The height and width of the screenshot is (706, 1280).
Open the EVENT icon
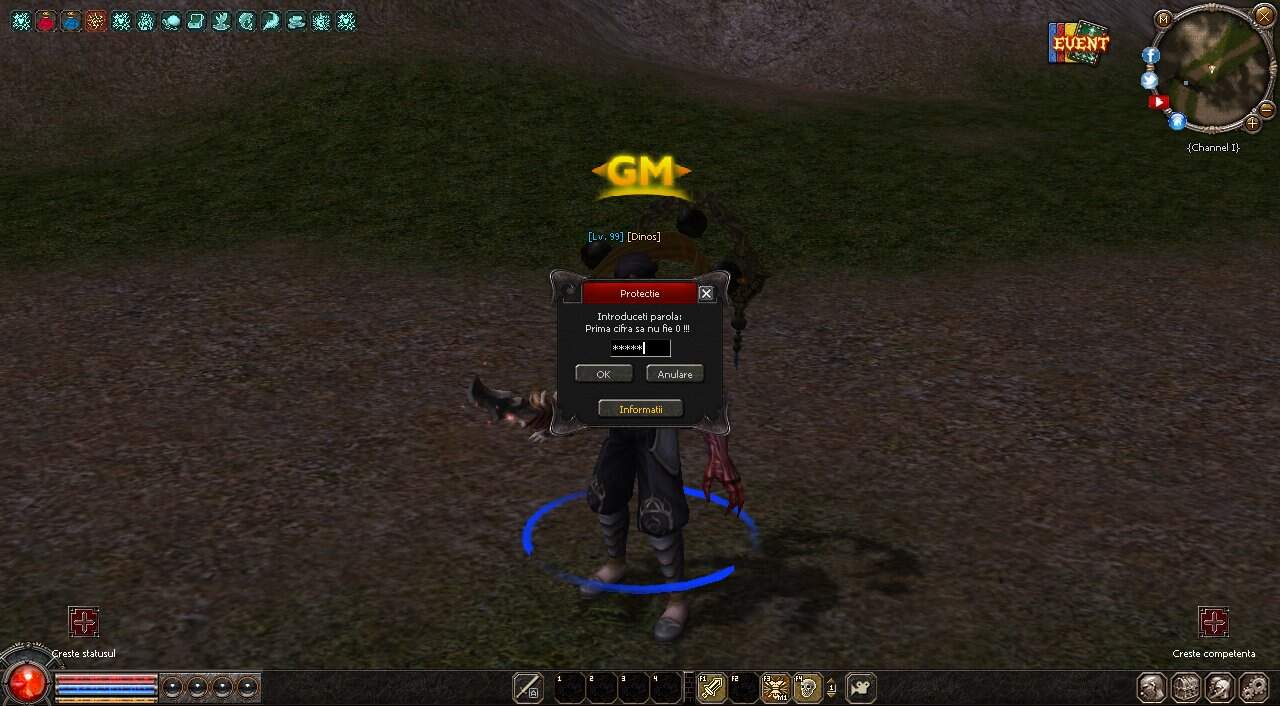[1079, 43]
